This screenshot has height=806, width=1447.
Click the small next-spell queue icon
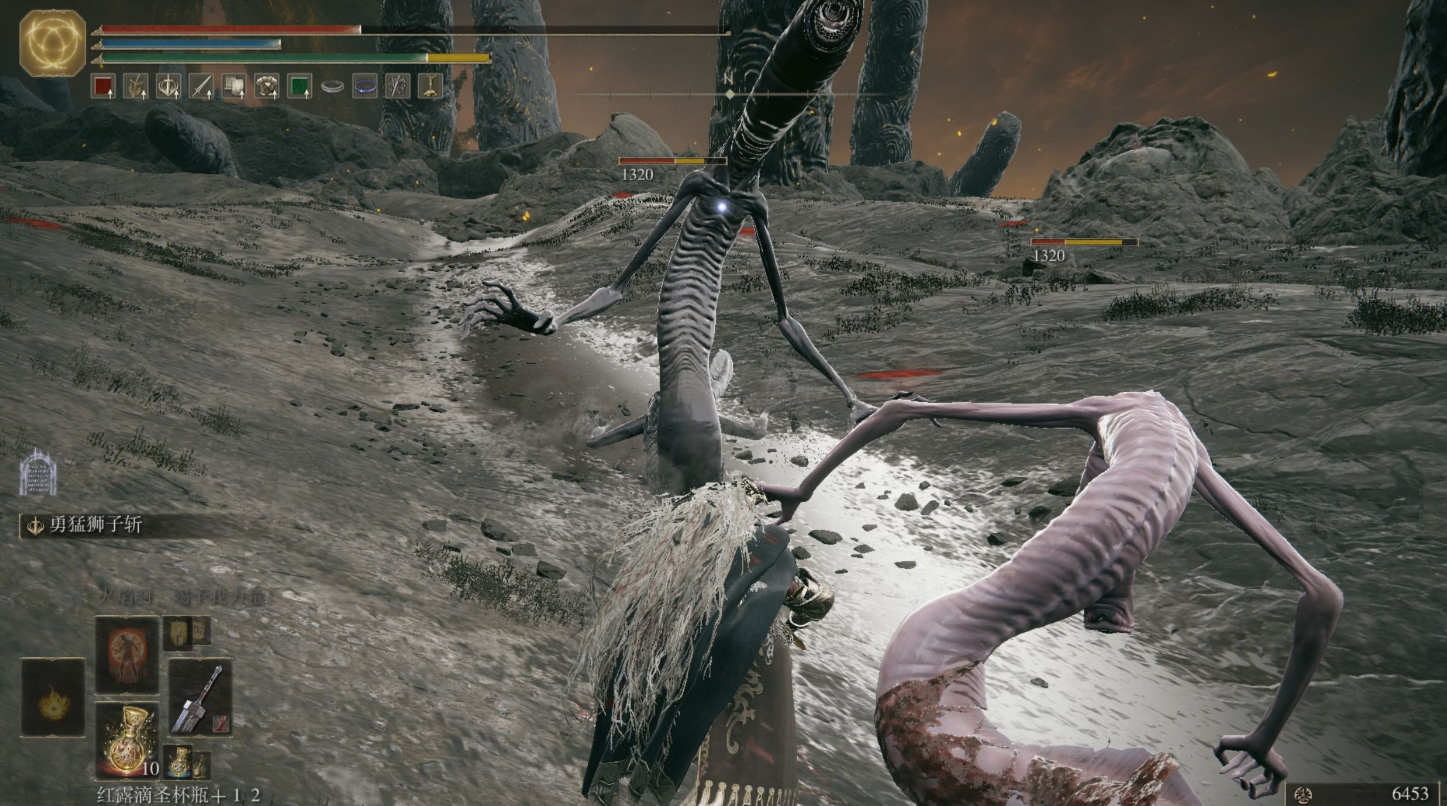[179, 631]
